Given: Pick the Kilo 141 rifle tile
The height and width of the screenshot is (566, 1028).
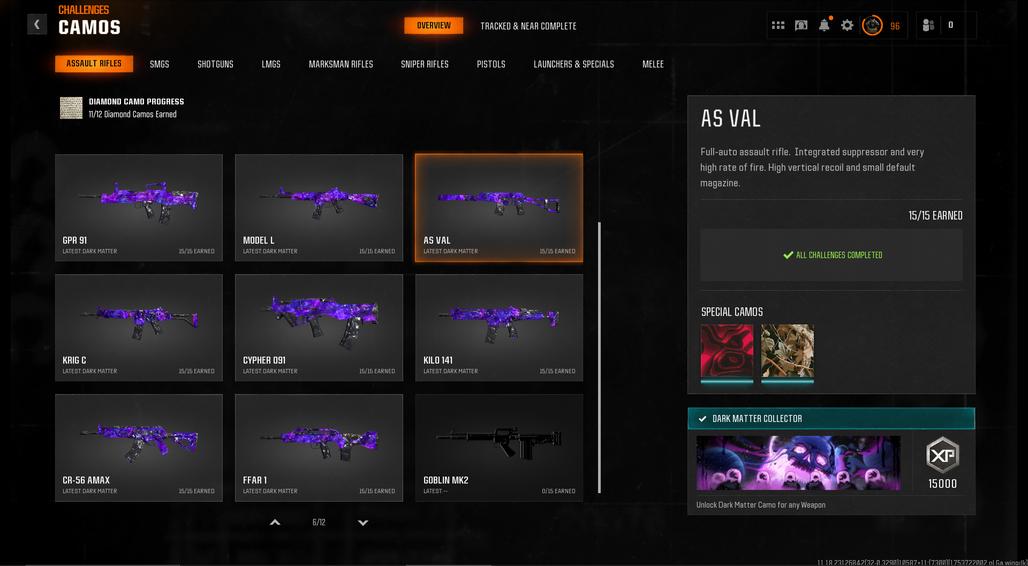Looking at the screenshot, I should (x=499, y=327).
